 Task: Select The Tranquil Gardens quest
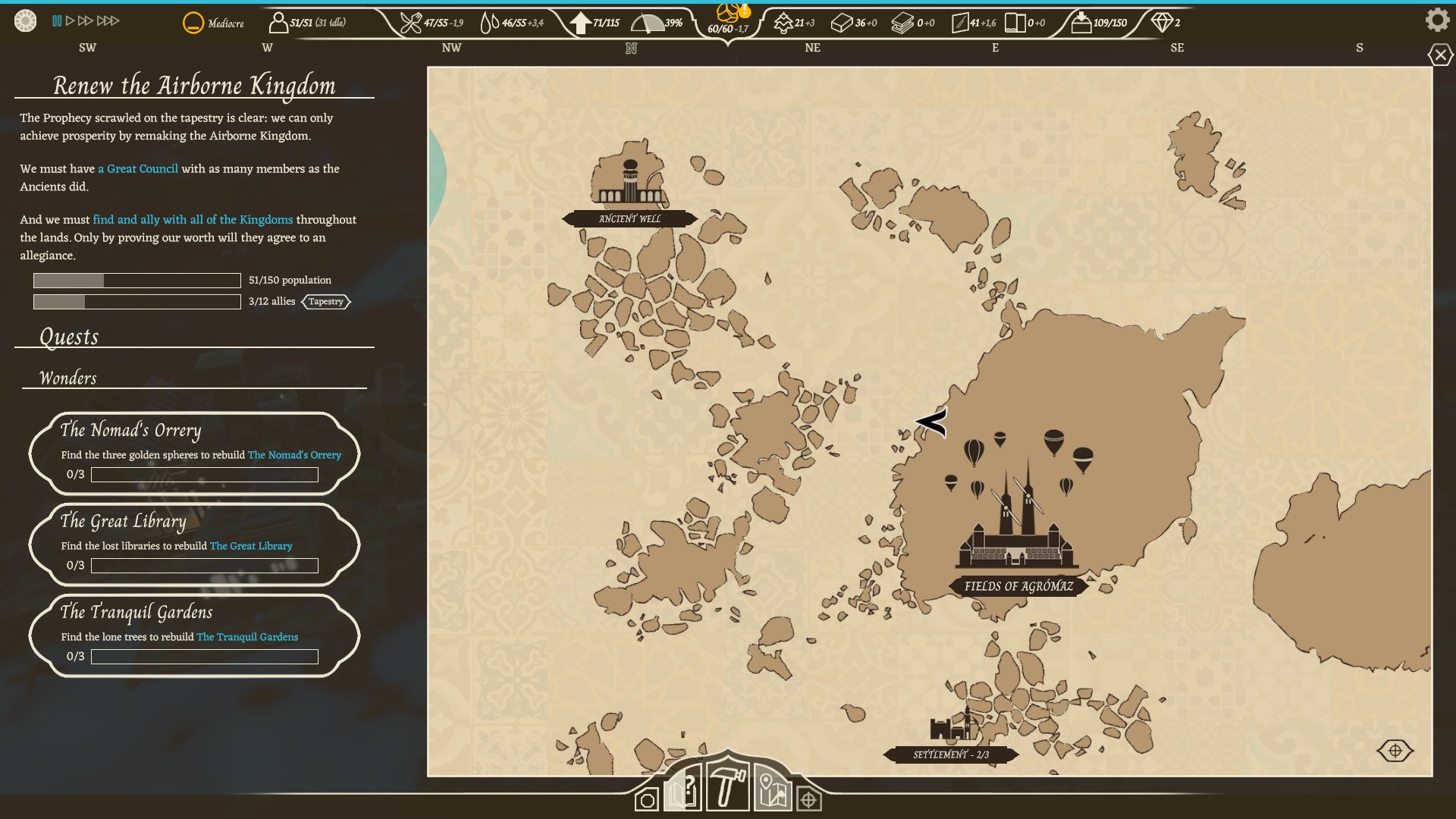coord(194,635)
